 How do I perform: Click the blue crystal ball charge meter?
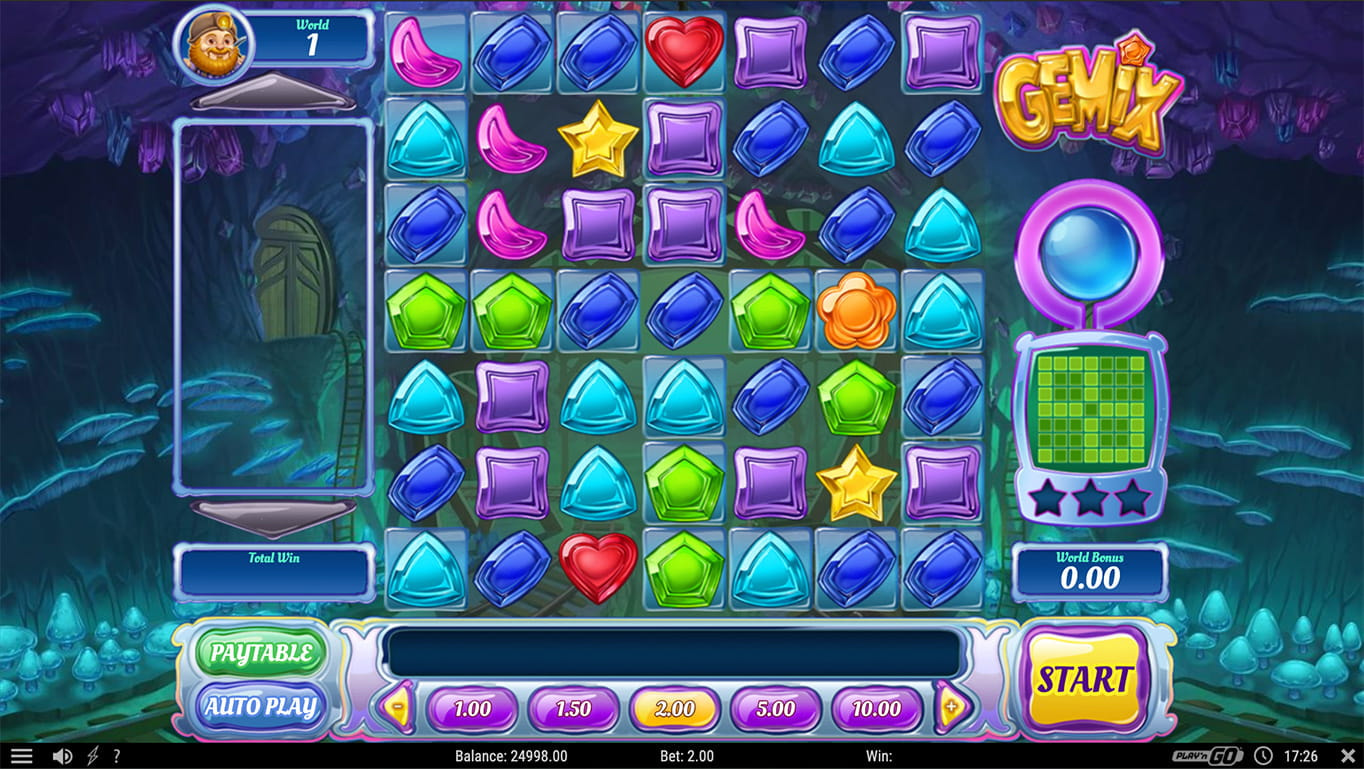(1089, 250)
